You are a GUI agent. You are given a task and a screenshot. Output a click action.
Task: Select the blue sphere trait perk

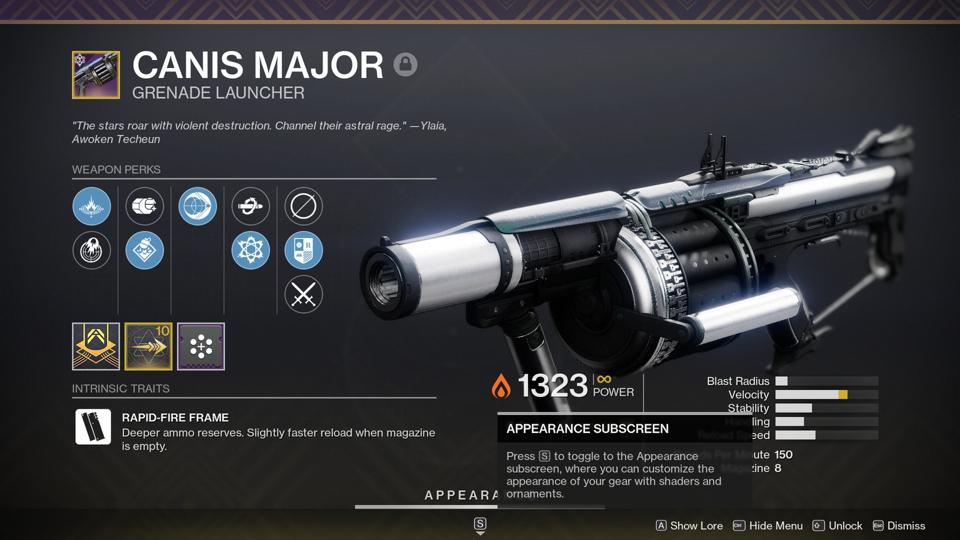pyautogui.click(x=198, y=207)
